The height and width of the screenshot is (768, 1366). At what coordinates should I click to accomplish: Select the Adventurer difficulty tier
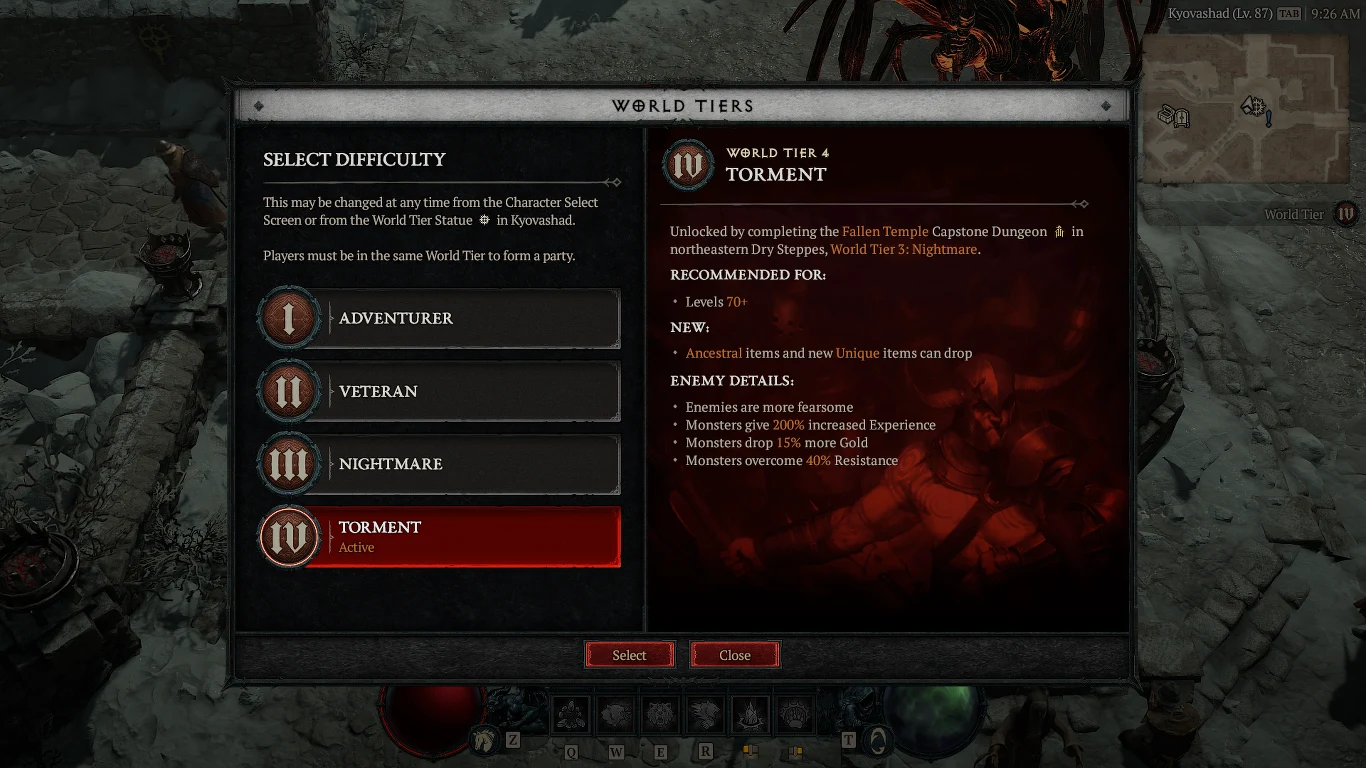[x=438, y=318]
